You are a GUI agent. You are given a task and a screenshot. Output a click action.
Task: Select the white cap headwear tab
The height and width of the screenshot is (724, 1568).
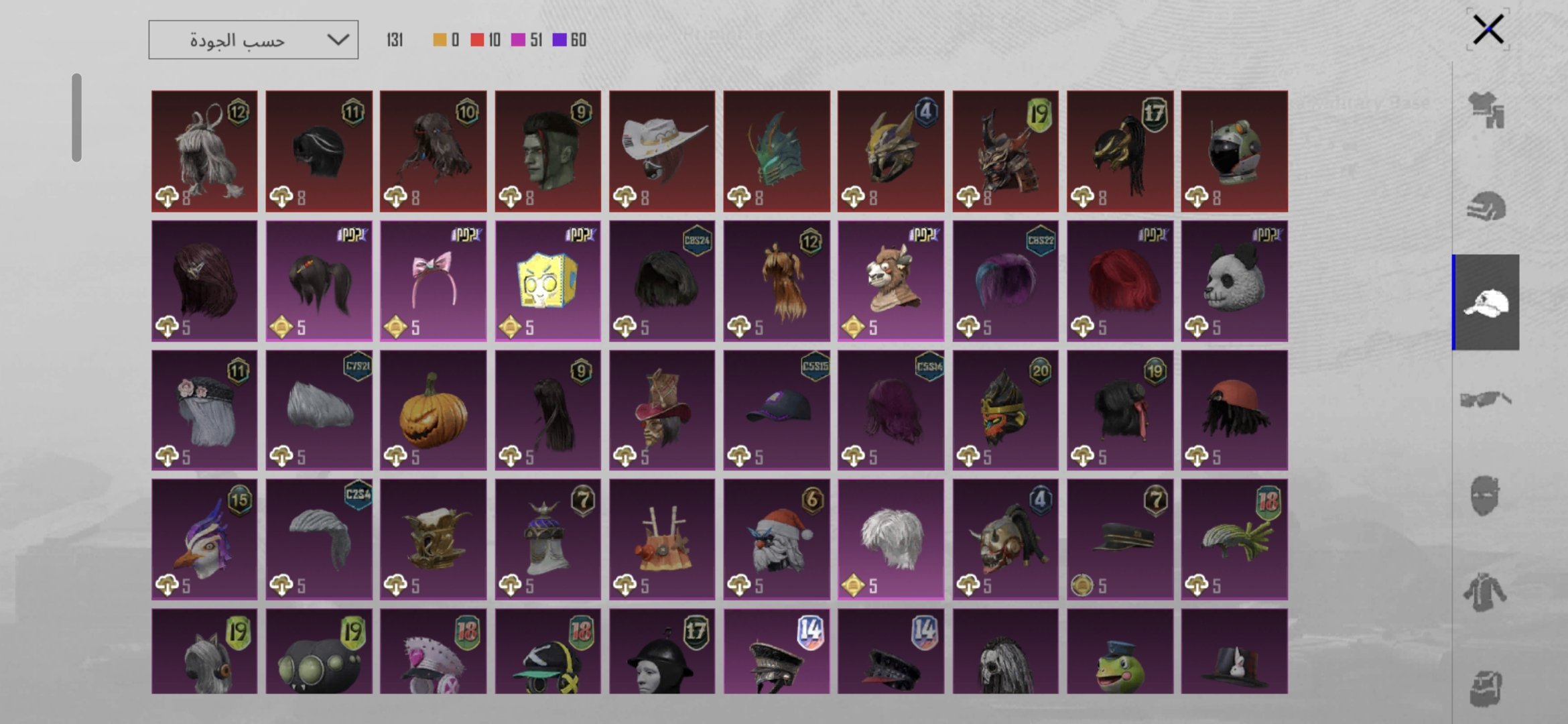tap(1486, 302)
